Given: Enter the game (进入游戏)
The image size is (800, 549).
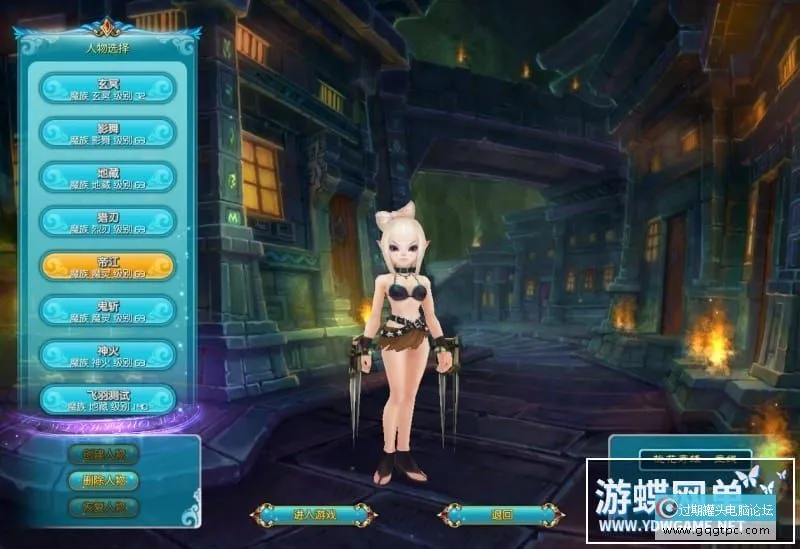Looking at the screenshot, I should click(x=314, y=515).
